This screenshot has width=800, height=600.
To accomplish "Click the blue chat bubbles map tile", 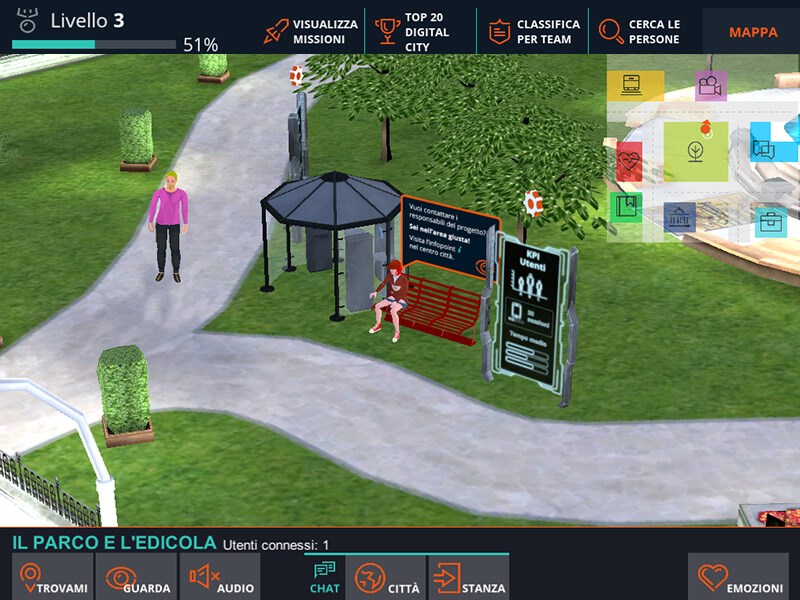I will (x=764, y=149).
